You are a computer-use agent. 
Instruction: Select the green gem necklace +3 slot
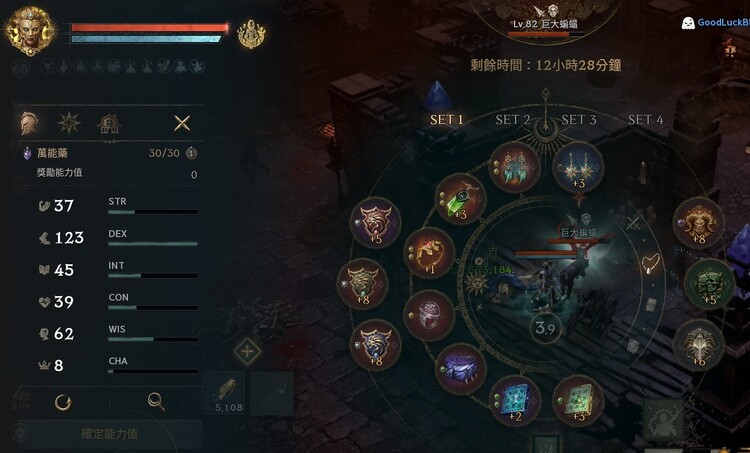pyautogui.click(x=462, y=196)
